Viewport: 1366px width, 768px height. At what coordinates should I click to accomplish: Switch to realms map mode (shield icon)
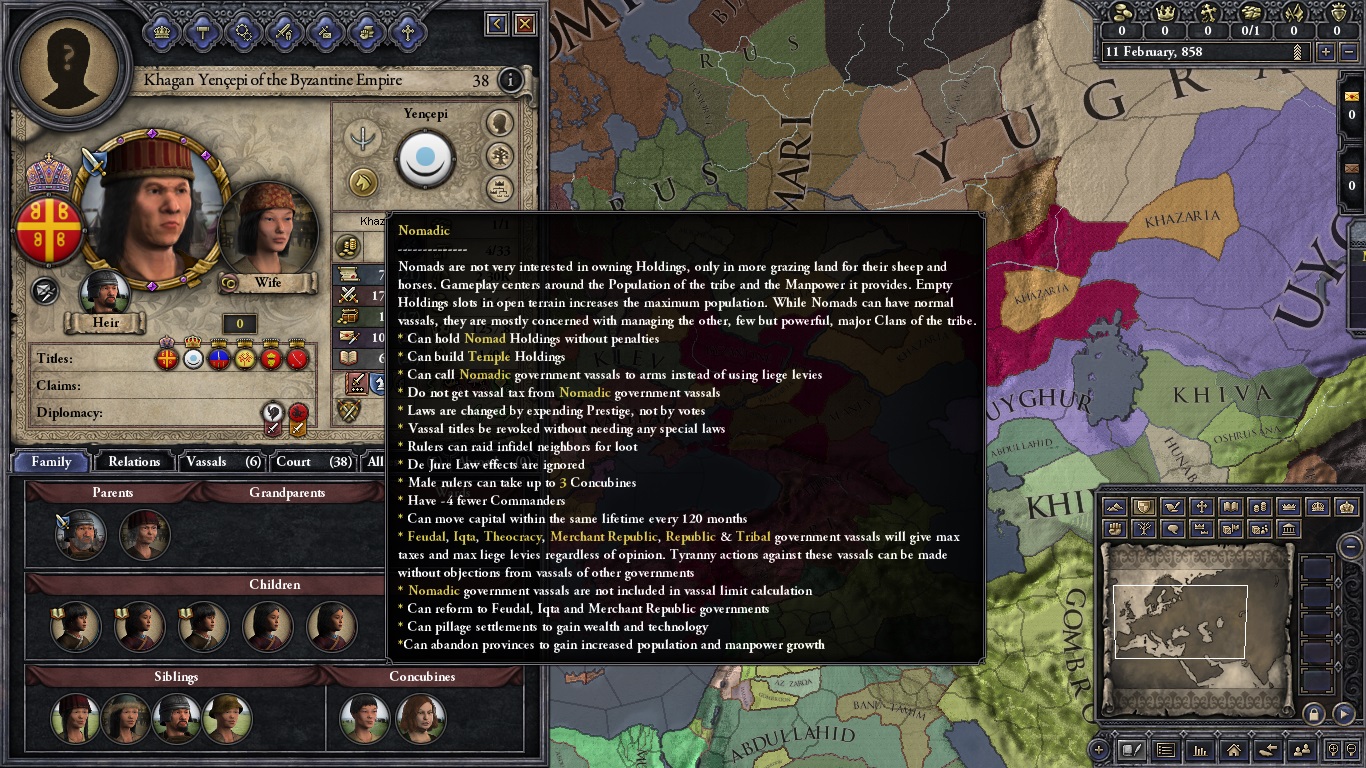(x=1146, y=506)
